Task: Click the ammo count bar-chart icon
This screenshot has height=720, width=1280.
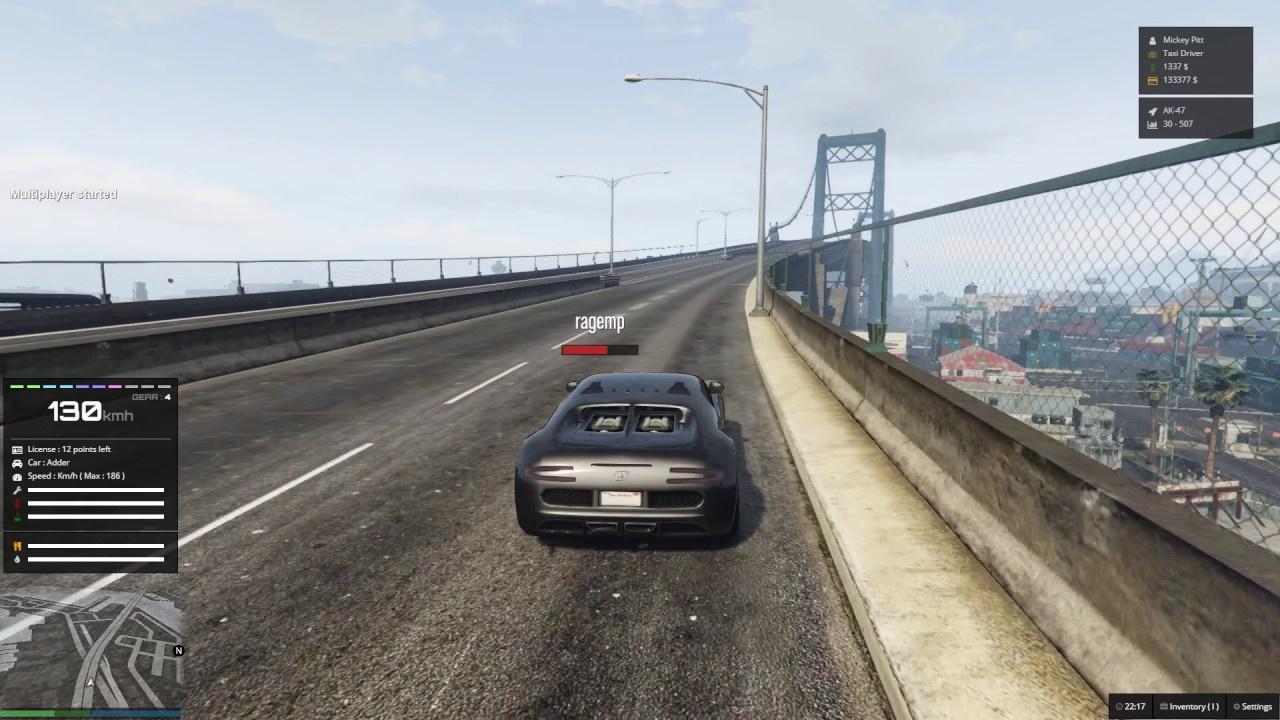Action: [1152, 124]
